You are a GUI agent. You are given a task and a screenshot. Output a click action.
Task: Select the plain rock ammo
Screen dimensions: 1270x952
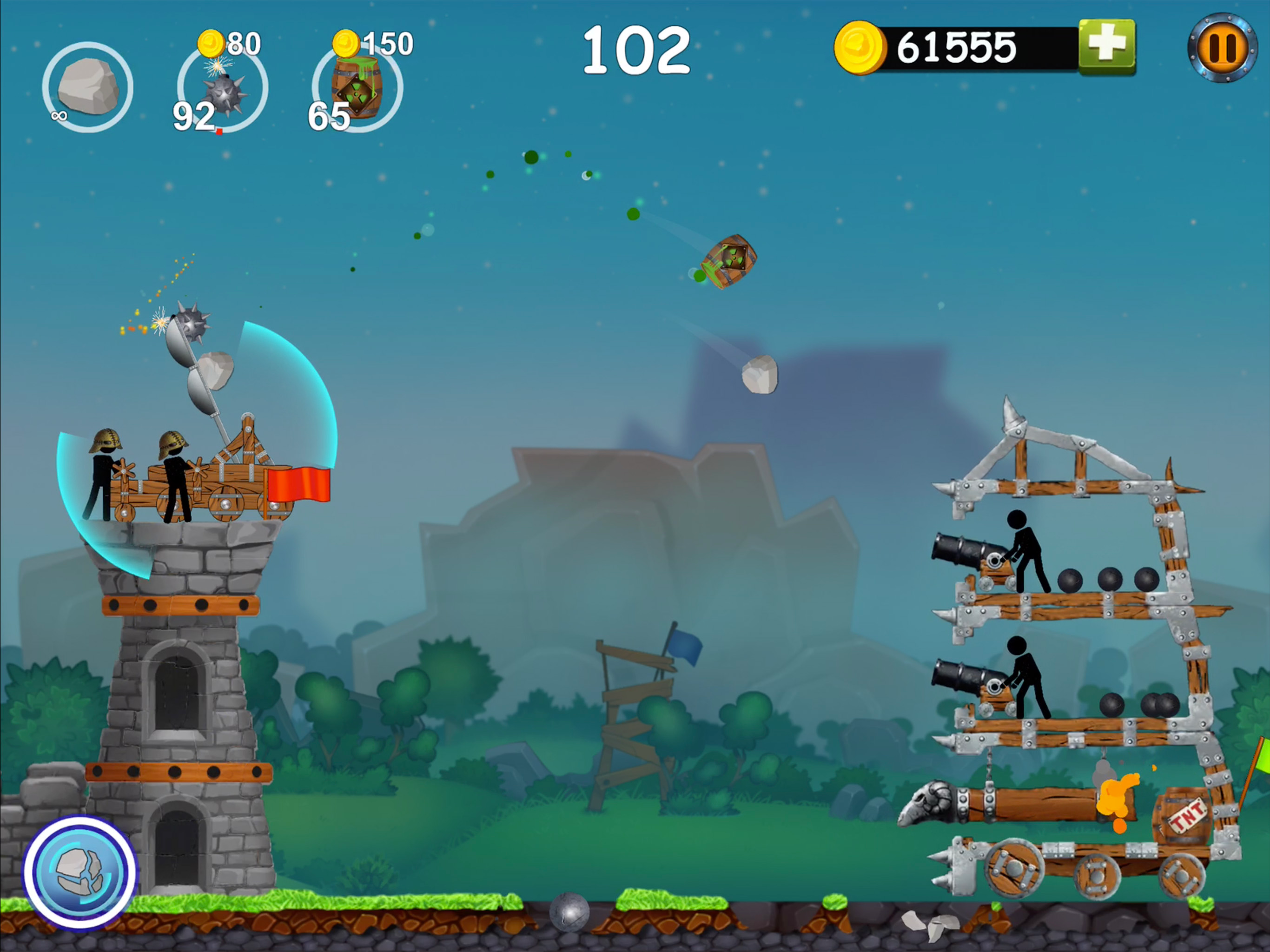tap(88, 87)
